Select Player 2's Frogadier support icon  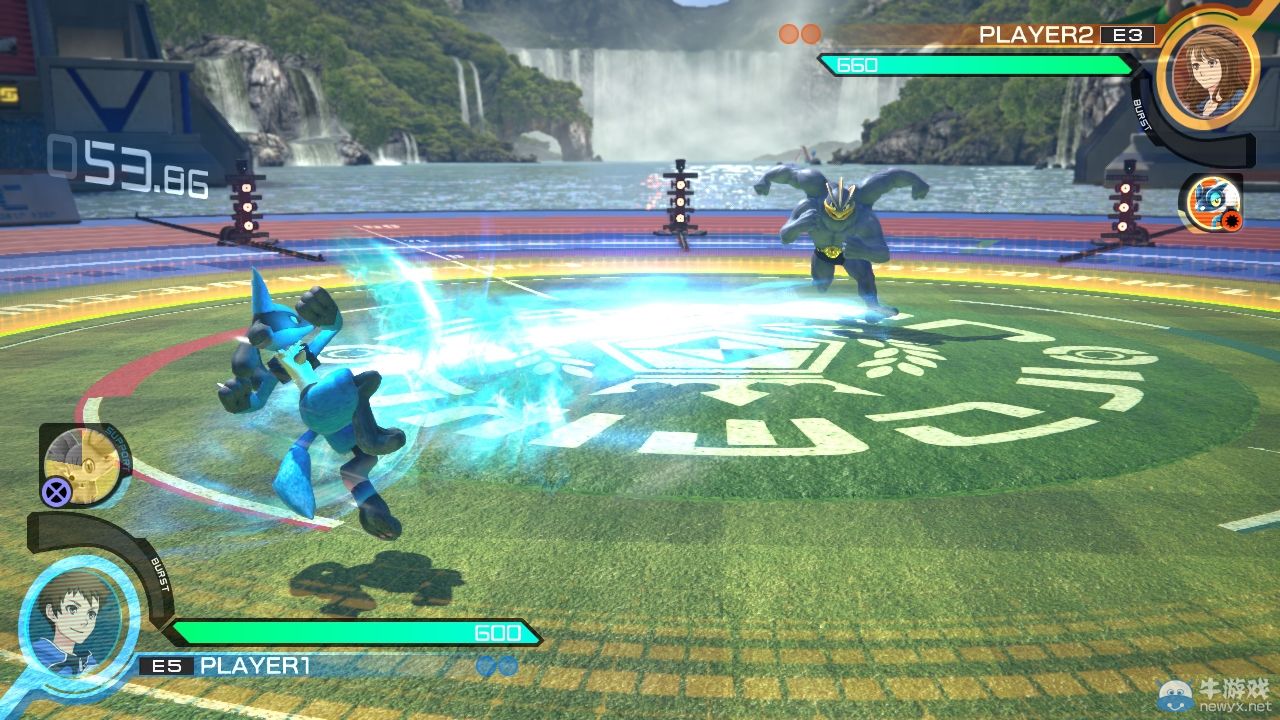(x=1210, y=202)
